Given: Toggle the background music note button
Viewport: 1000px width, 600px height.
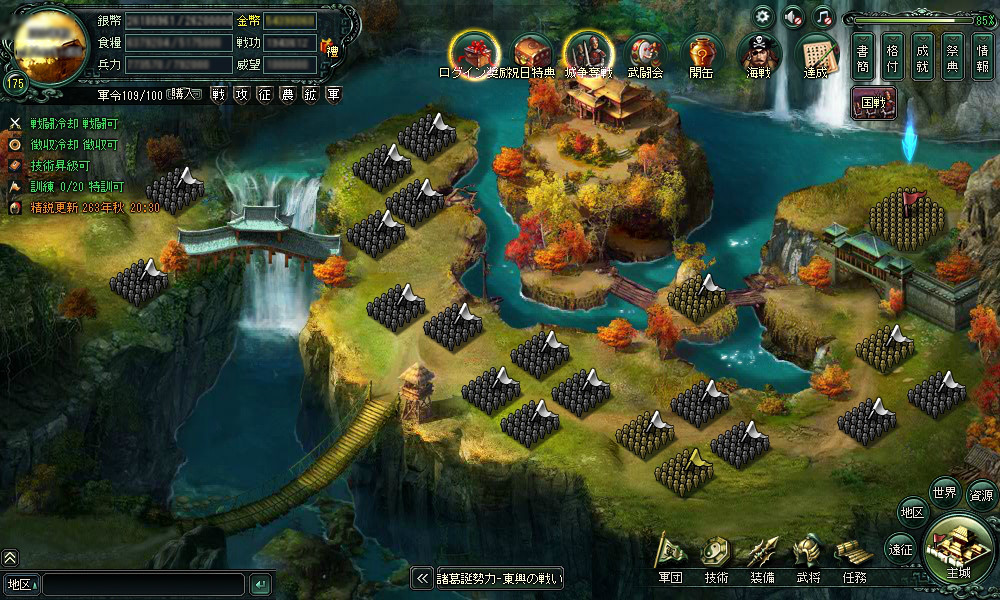Looking at the screenshot, I should 822,17.
